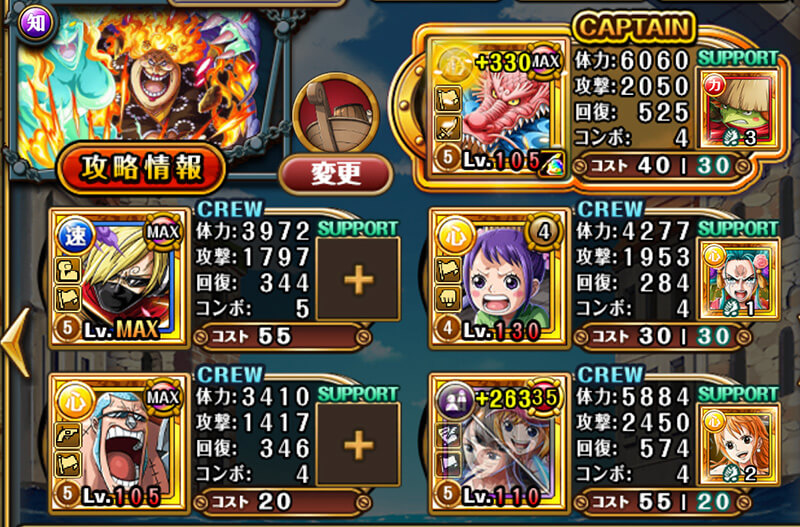The image size is (800, 527).
Task: Open the captain's straw-hat support character slot
Action: [x=737, y=108]
